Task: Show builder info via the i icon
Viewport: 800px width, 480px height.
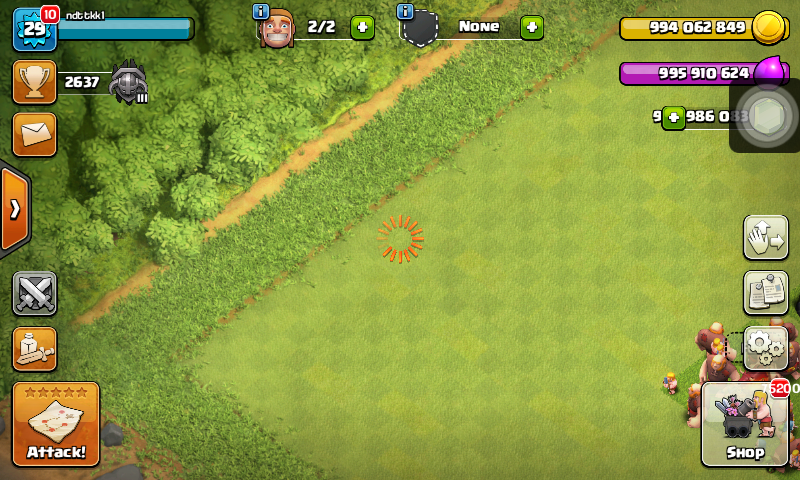Action: [x=261, y=11]
